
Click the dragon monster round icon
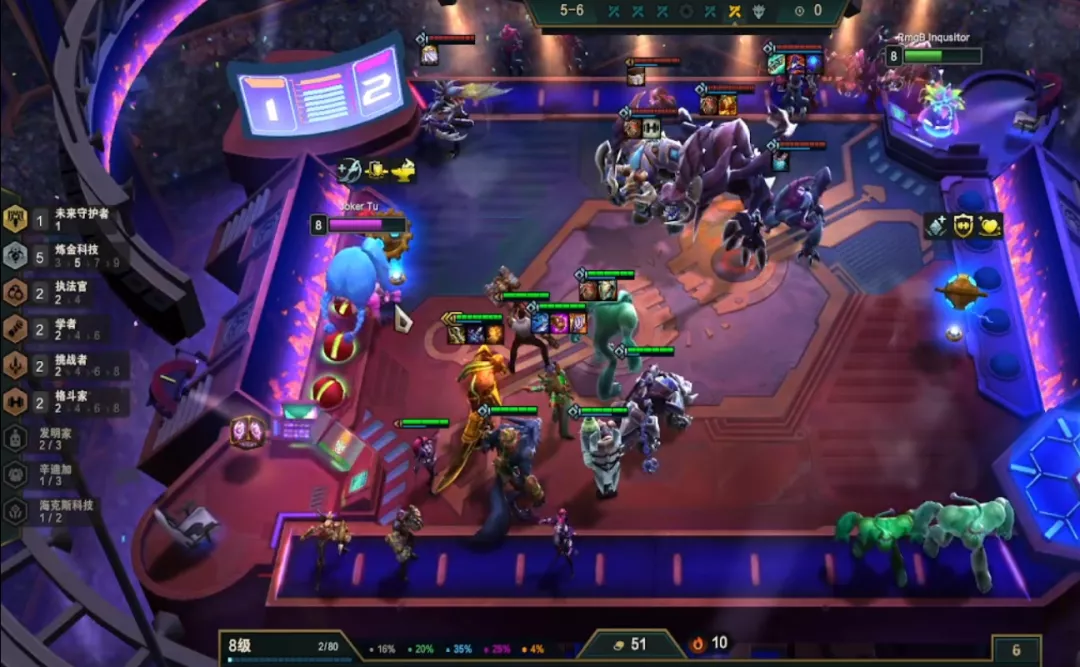click(759, 11)
